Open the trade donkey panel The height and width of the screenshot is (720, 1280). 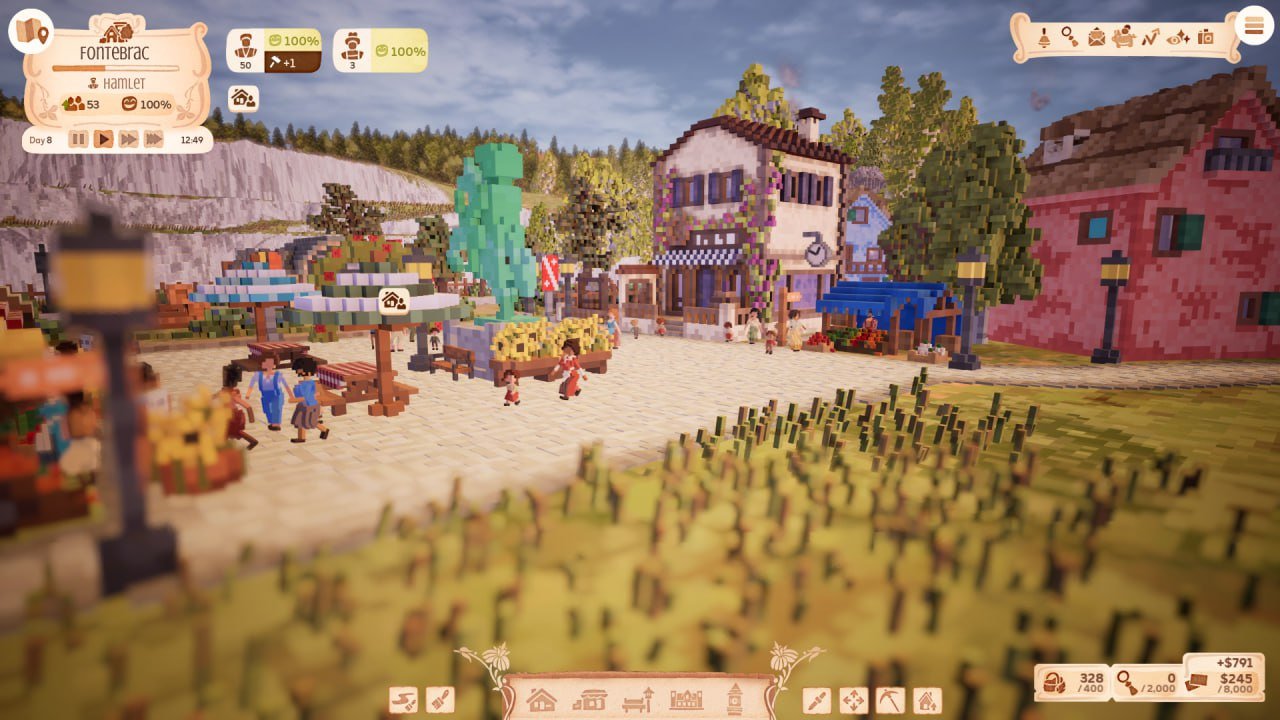[x=1123, y=38]
